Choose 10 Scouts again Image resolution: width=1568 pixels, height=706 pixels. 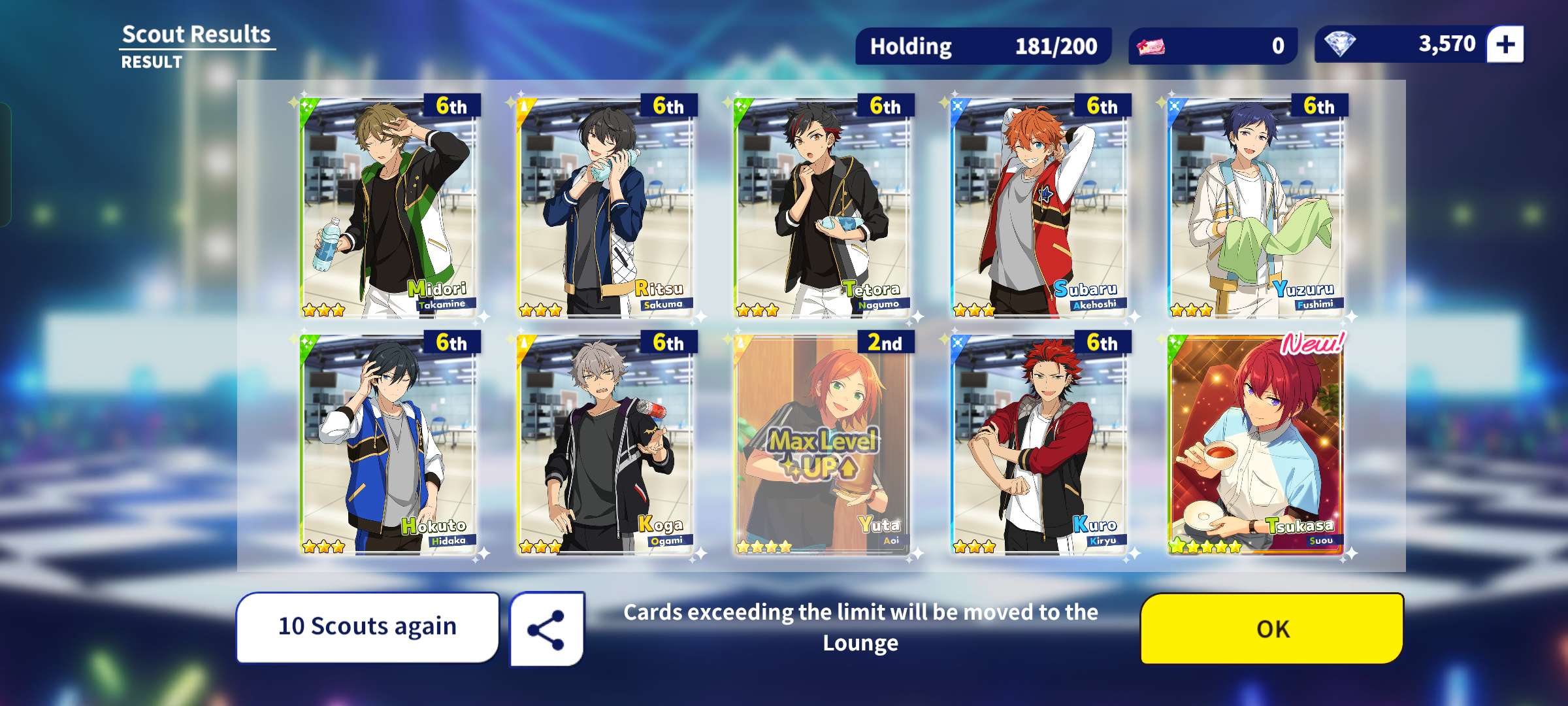coord(368,627)
